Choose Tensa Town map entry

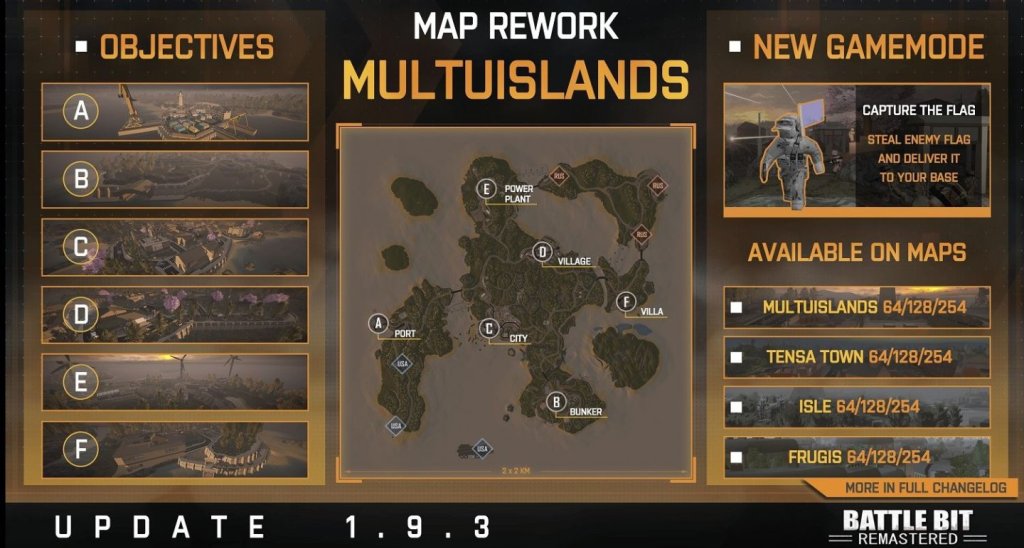click(857, 357)
